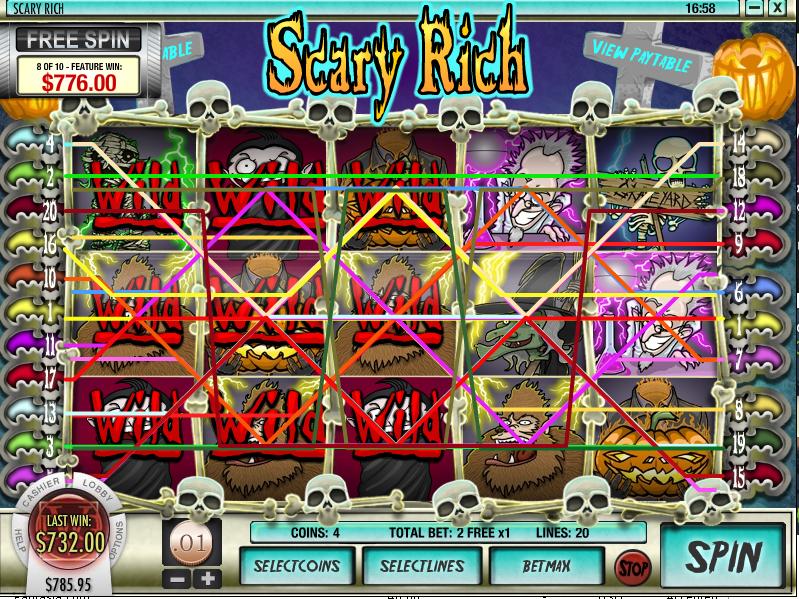Choose the Select Lines button
Image resolution: width=799 pixels, height=599 pixels.
(420, 566)
